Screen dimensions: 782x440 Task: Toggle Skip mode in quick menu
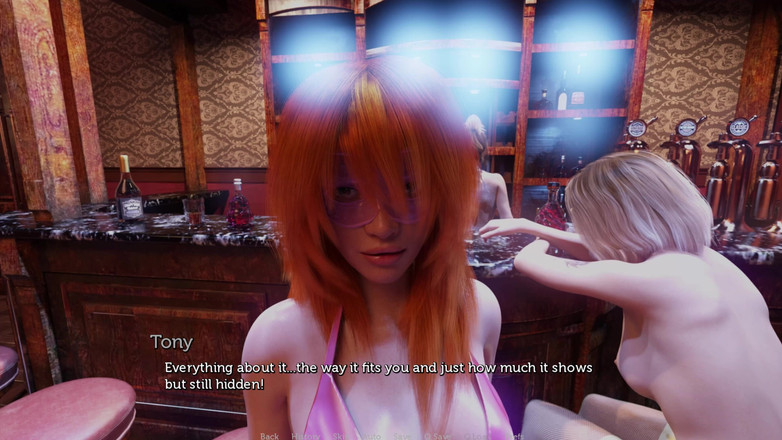click(340, 436)
